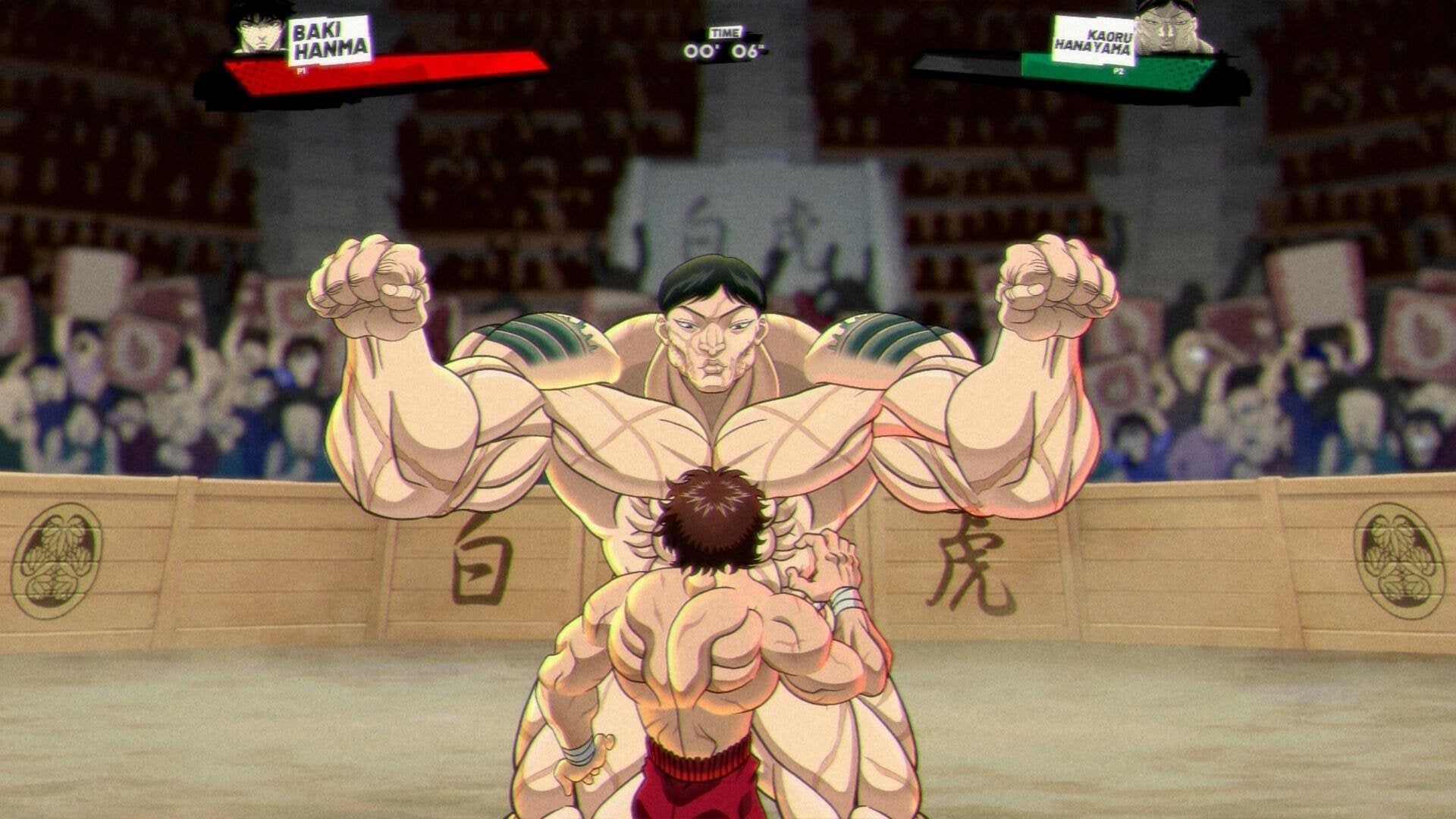Image resolution: width=1456 pixels, height=819 pixels.
Task: Click the P2 player badge under Hanayama's name
Action: (1119, 70)
